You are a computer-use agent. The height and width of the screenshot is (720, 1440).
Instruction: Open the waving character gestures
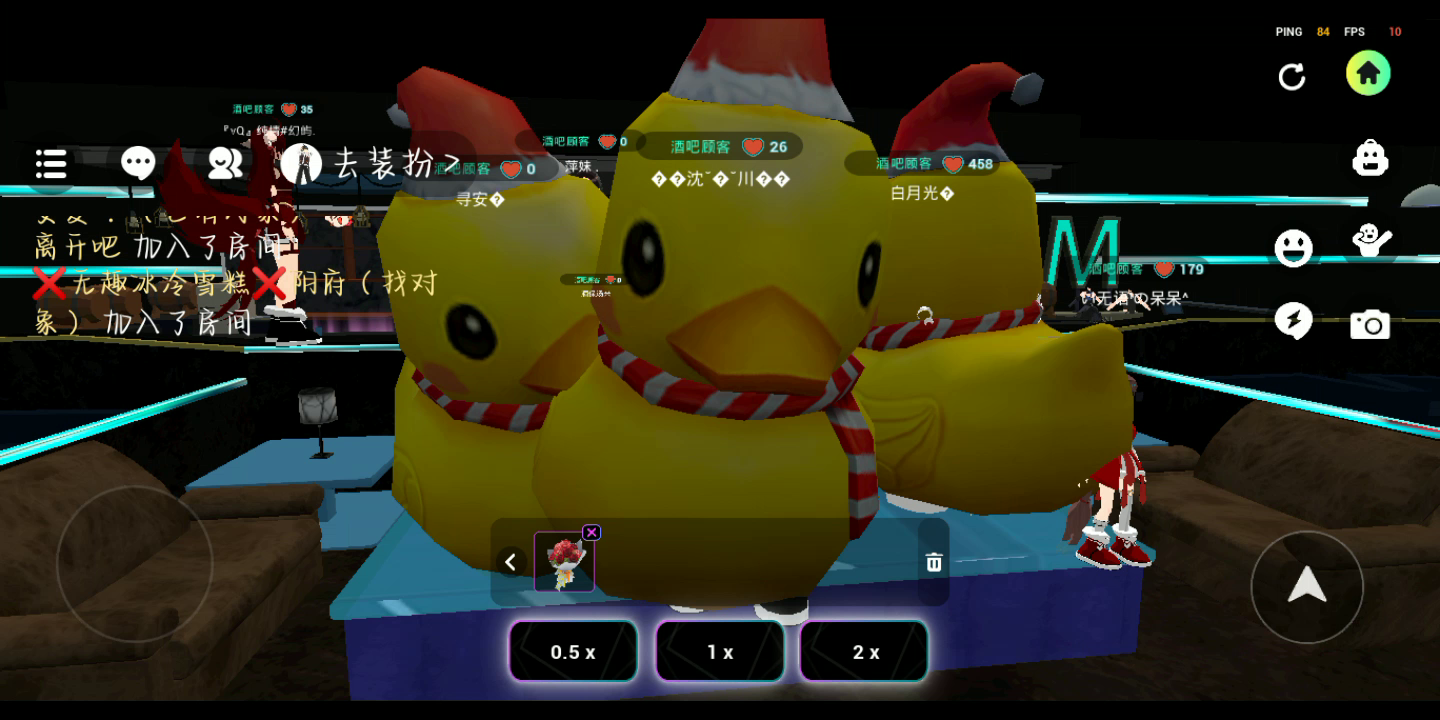(1371, 240)
